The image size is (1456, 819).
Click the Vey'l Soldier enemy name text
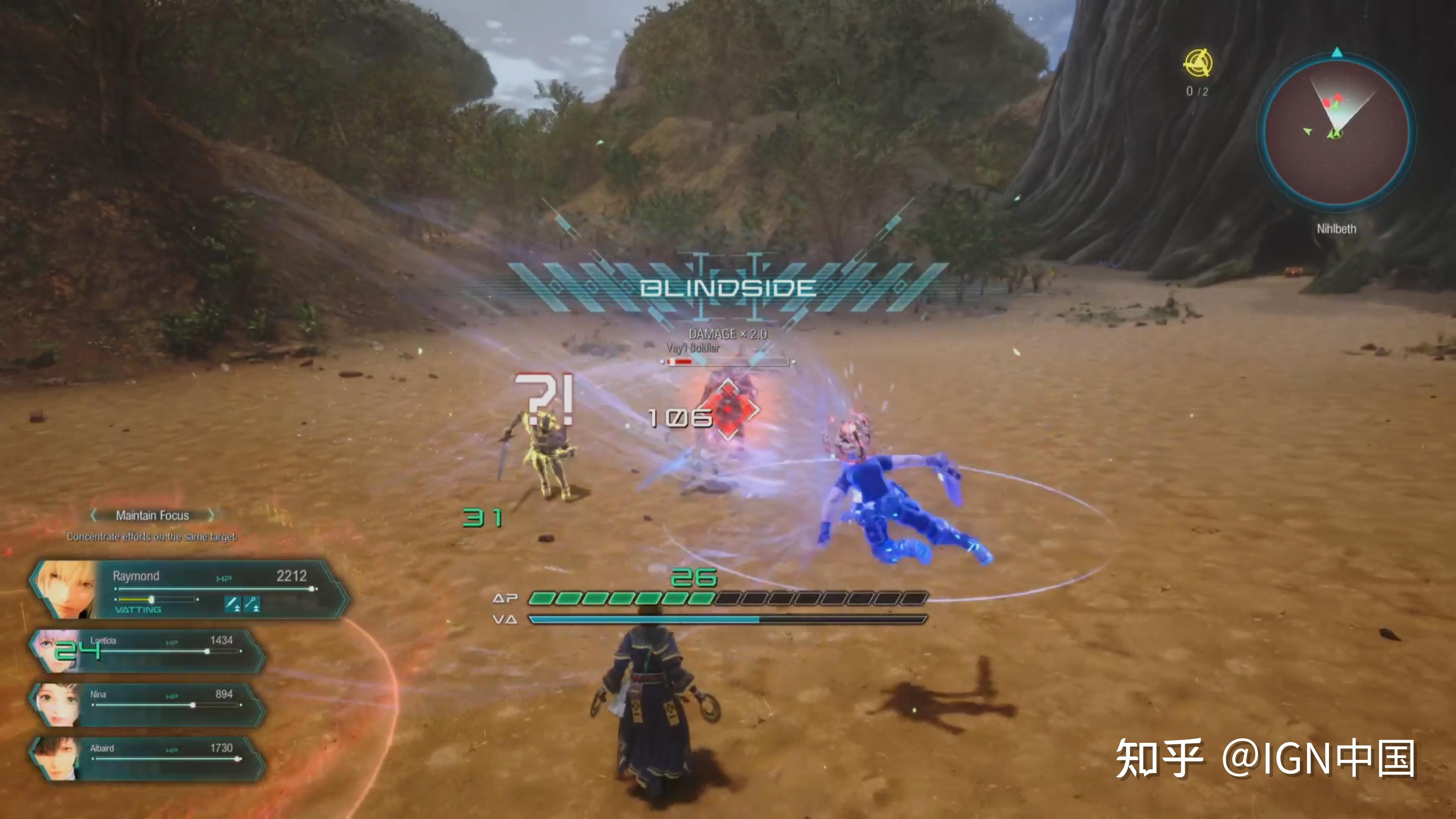[x=693, y=348]
